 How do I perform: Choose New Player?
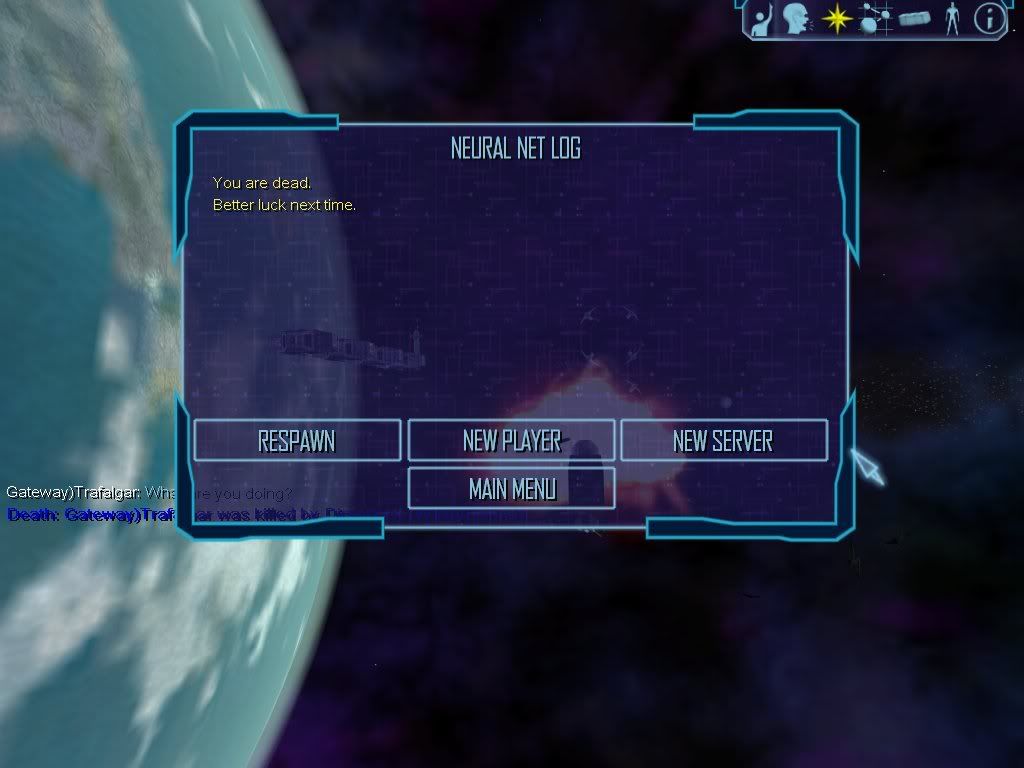(x=511, y=440)
